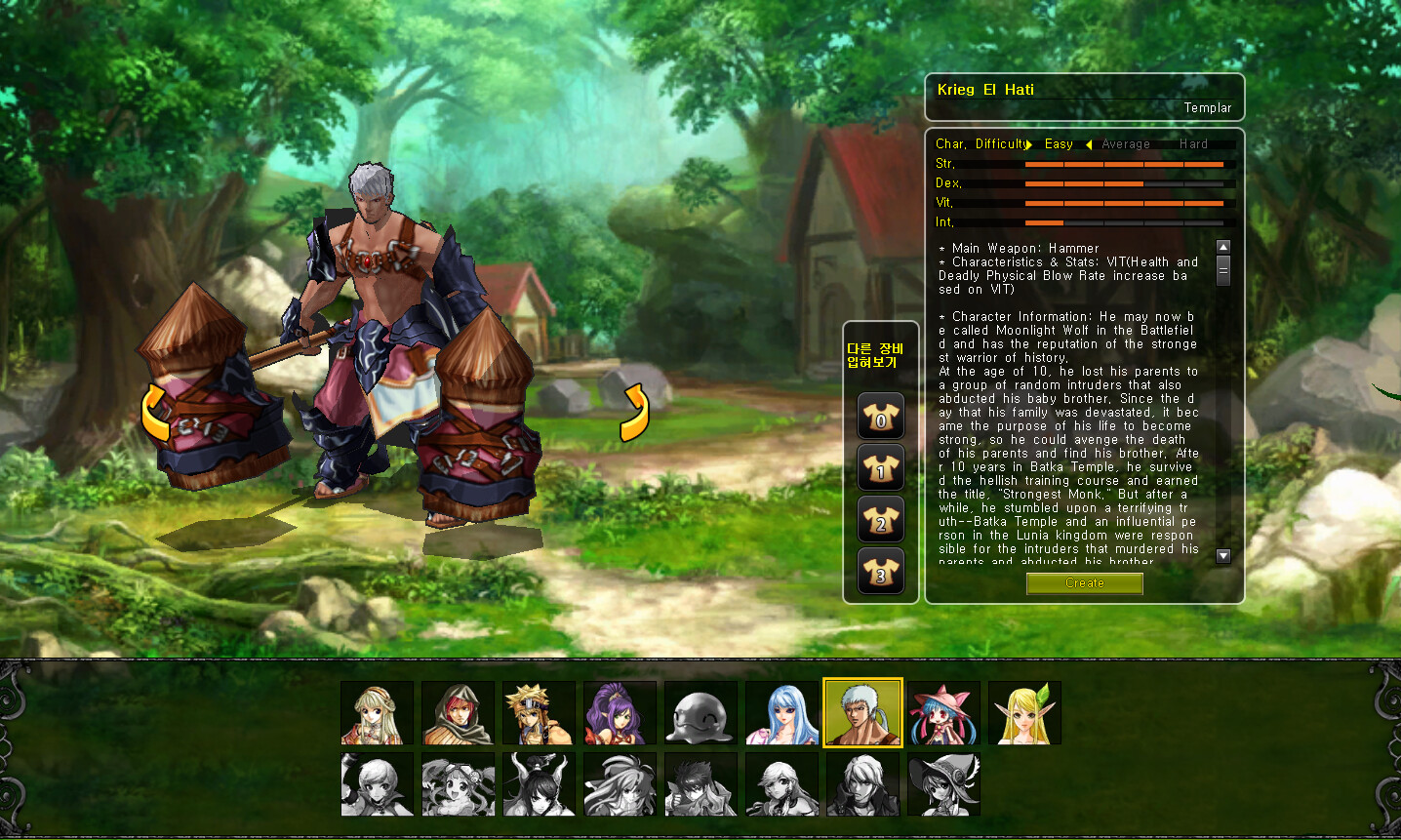Viewport: 1401px width, 840px height.
Task: Choose the grey slime character portrait
Action: [701, 713]
